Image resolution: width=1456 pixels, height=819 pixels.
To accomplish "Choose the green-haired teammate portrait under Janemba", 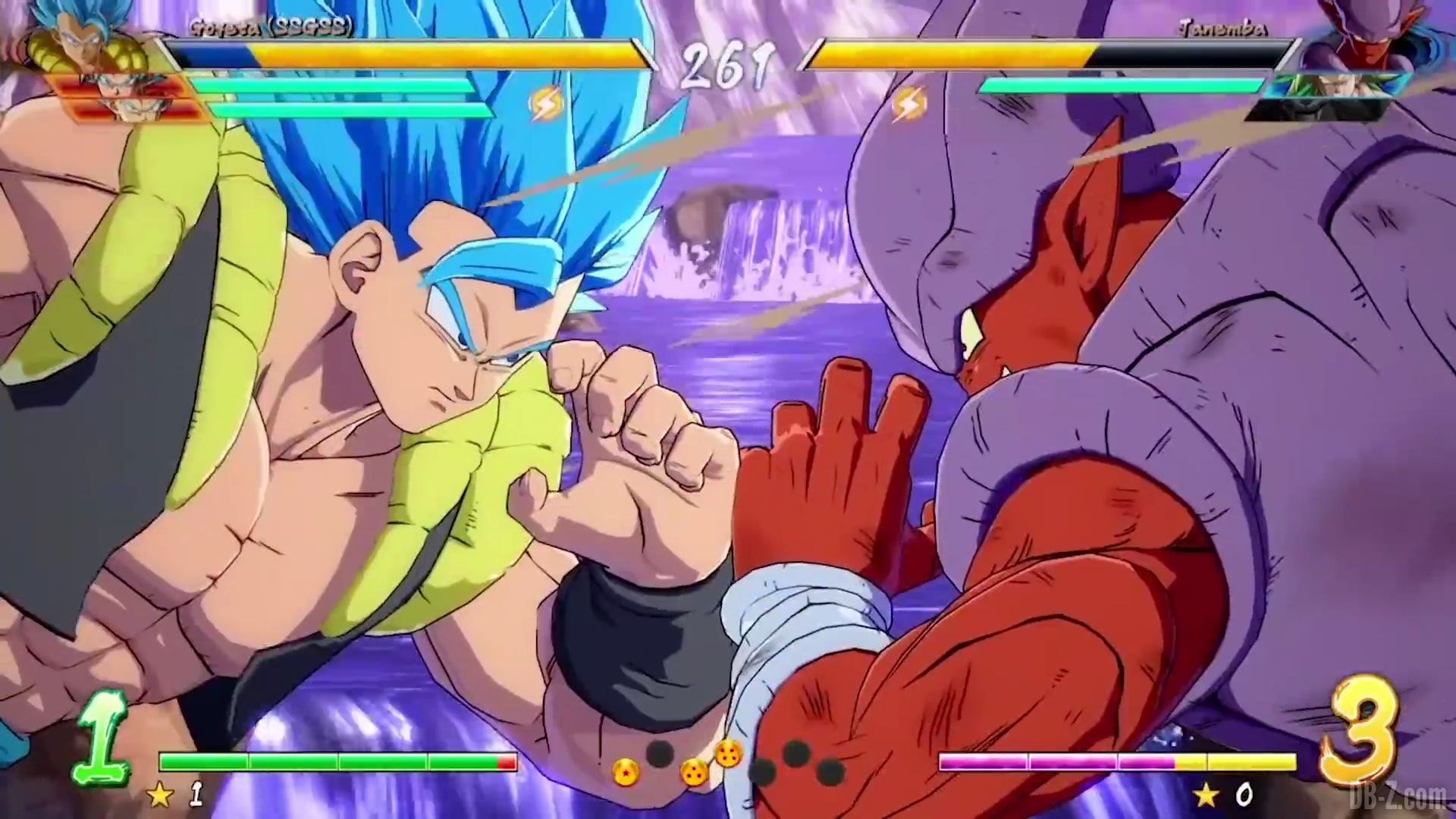I will pyautogui.click(x=1329, y=94).
